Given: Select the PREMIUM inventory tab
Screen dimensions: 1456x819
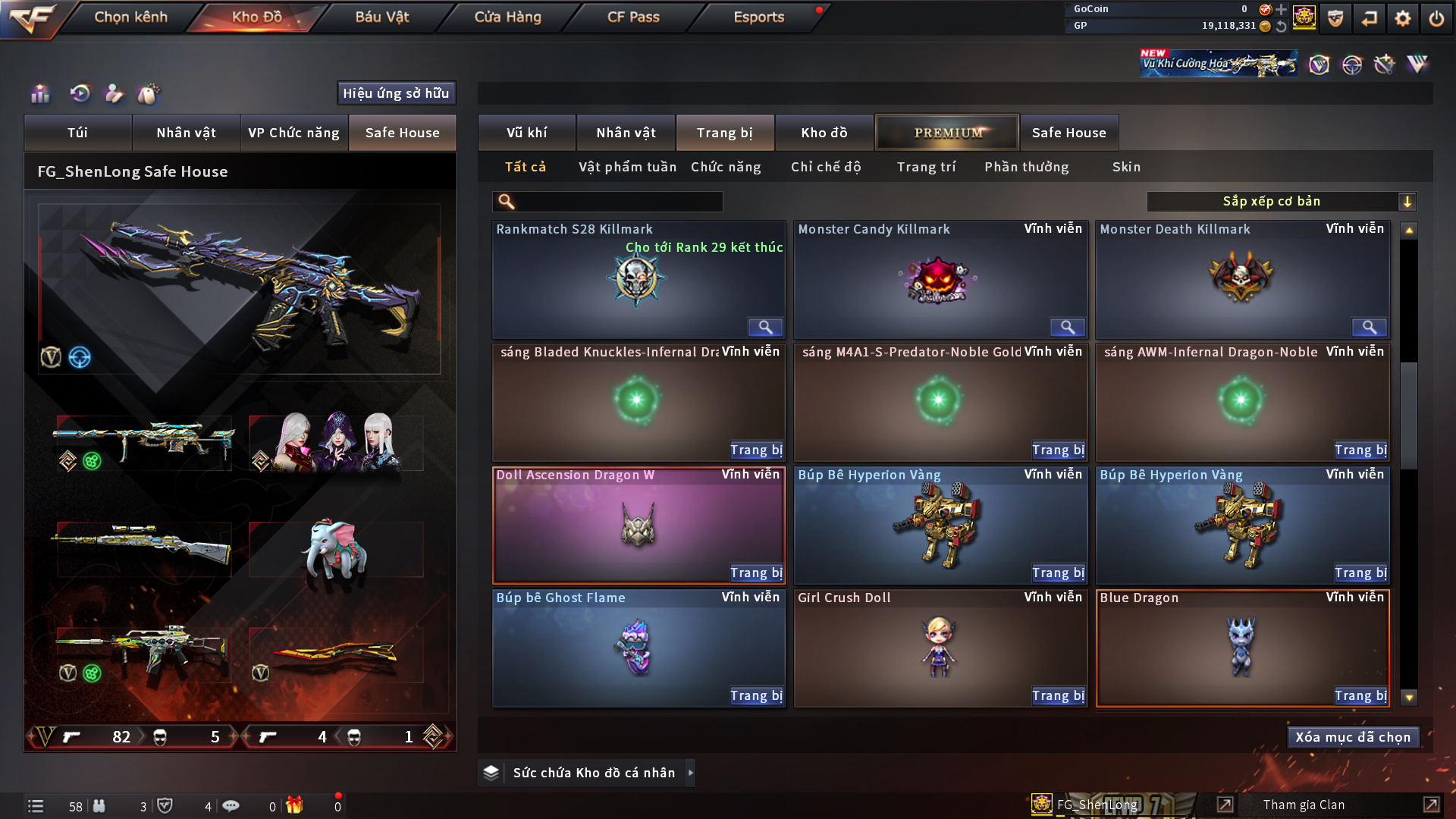Looking at the screenshot, I should coord(947,133).
